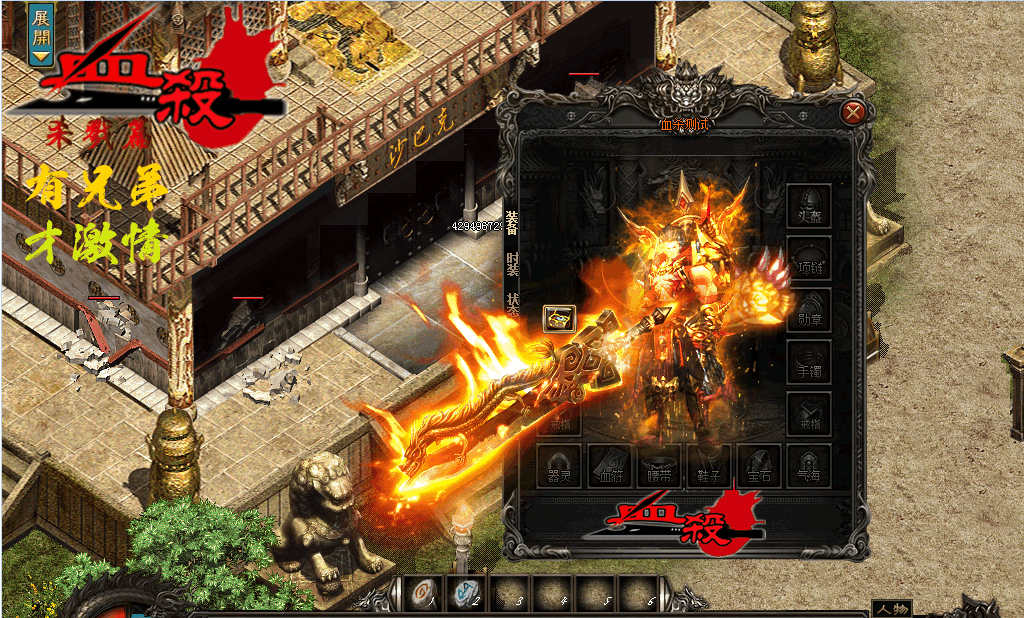The width and height of the screenshot is (1024, 618).
Task: Use the orange rune stone in hotbar
Action: pos(422,594)
